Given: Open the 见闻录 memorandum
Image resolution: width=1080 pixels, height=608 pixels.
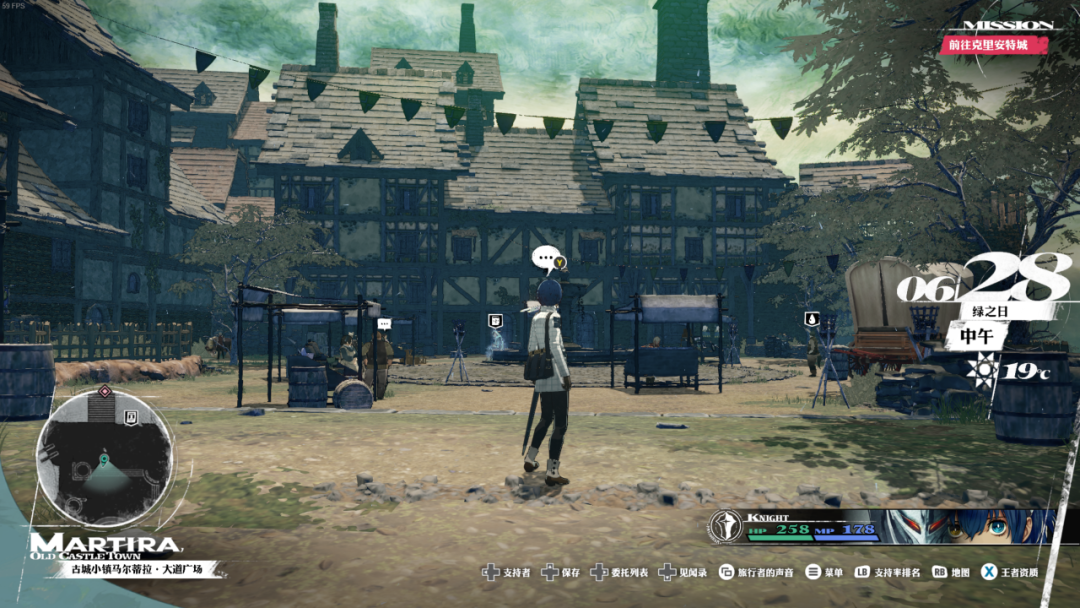Looking at the screenshot, I should (x=685, y=573).
